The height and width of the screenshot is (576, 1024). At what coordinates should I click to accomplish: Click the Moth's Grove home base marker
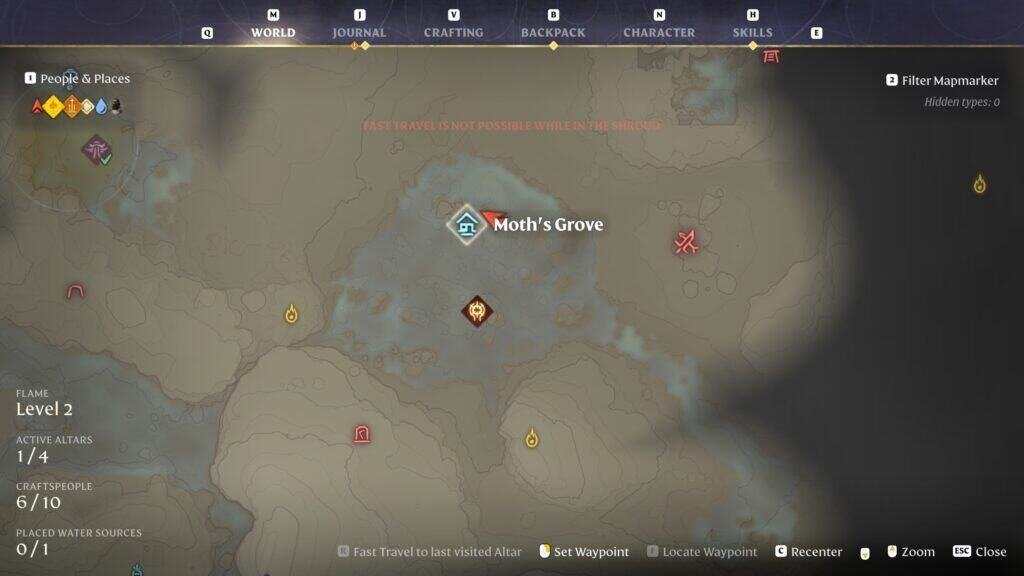[x=466, y=224]
